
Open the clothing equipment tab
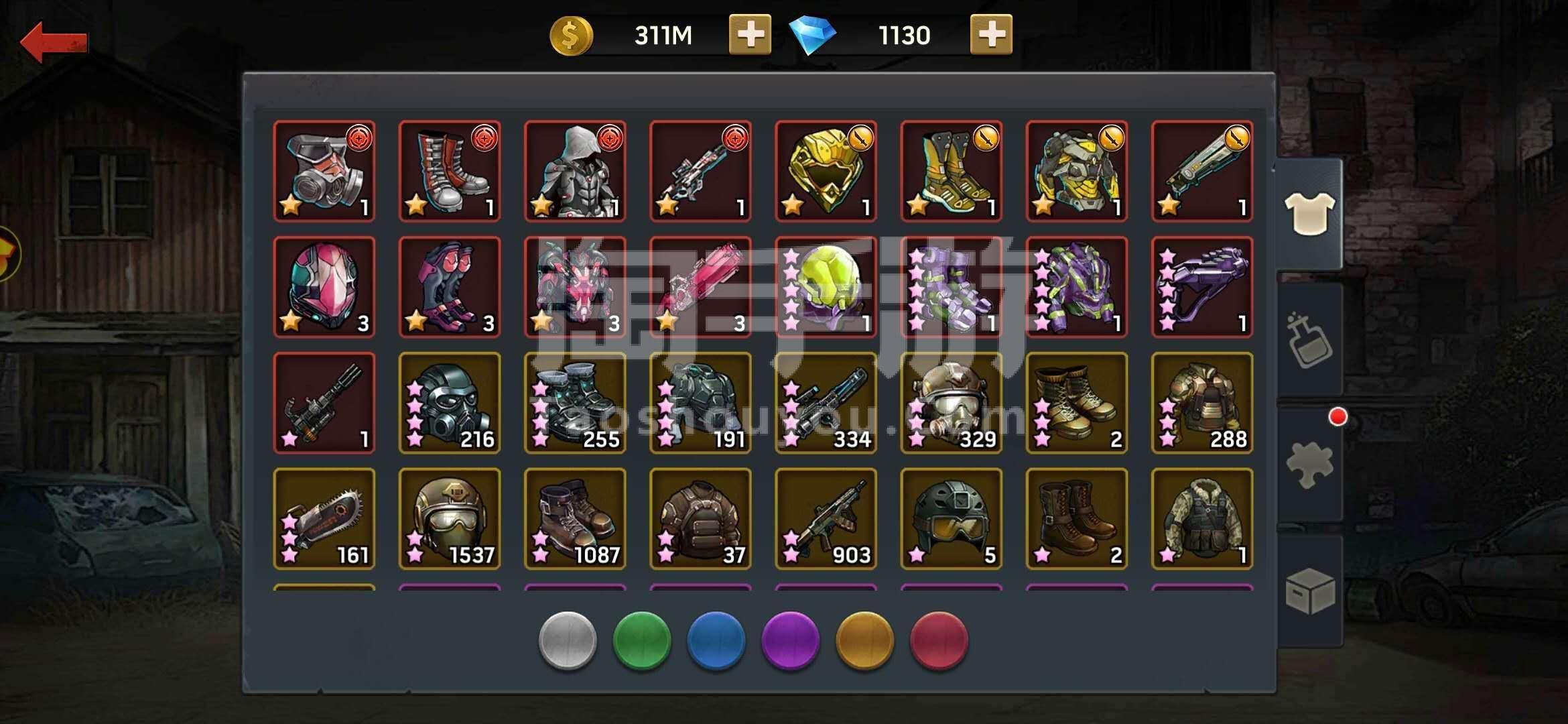[x=1309, y=214]
